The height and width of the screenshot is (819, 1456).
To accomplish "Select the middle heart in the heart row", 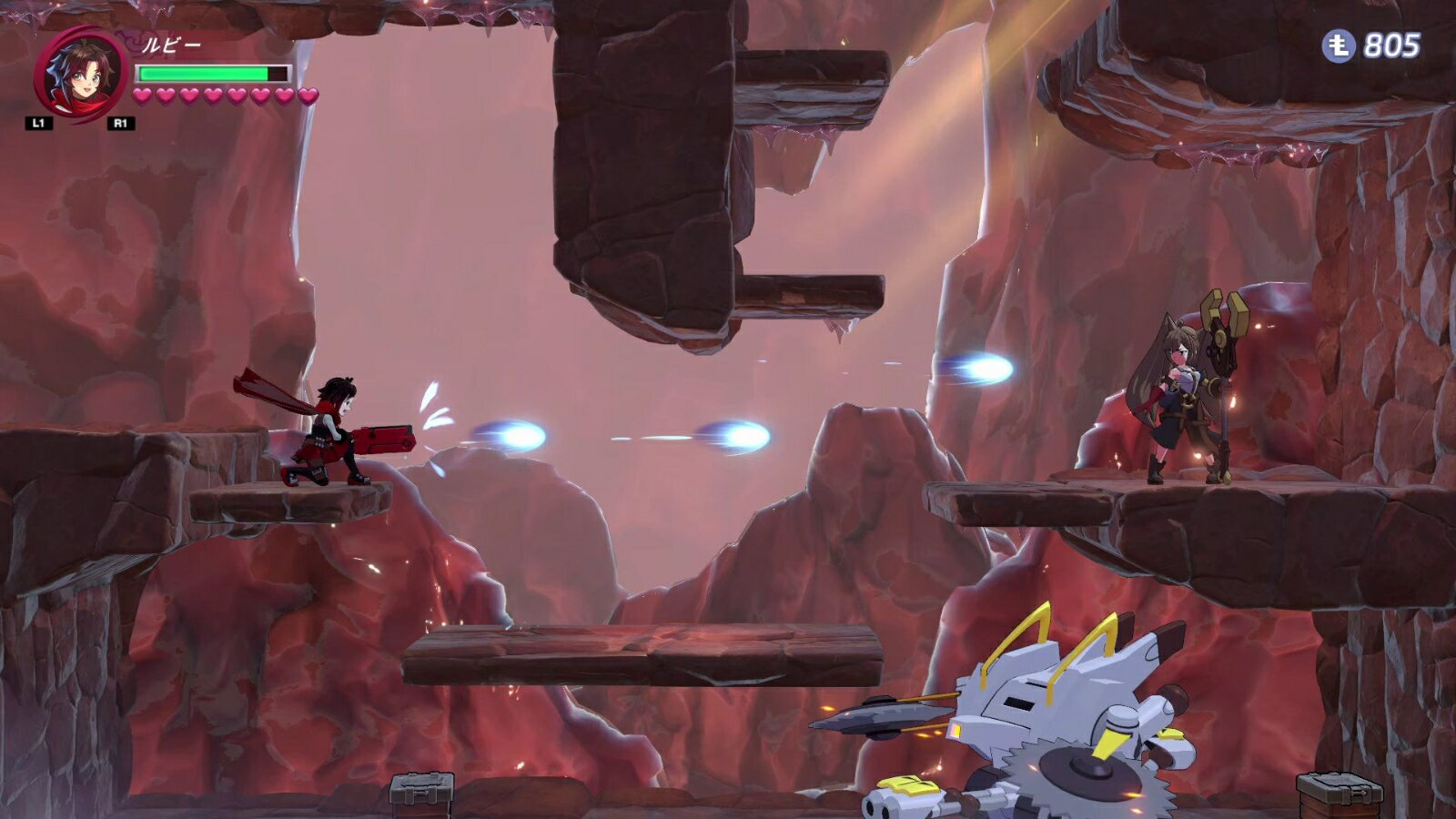I will tap(223, 96).
